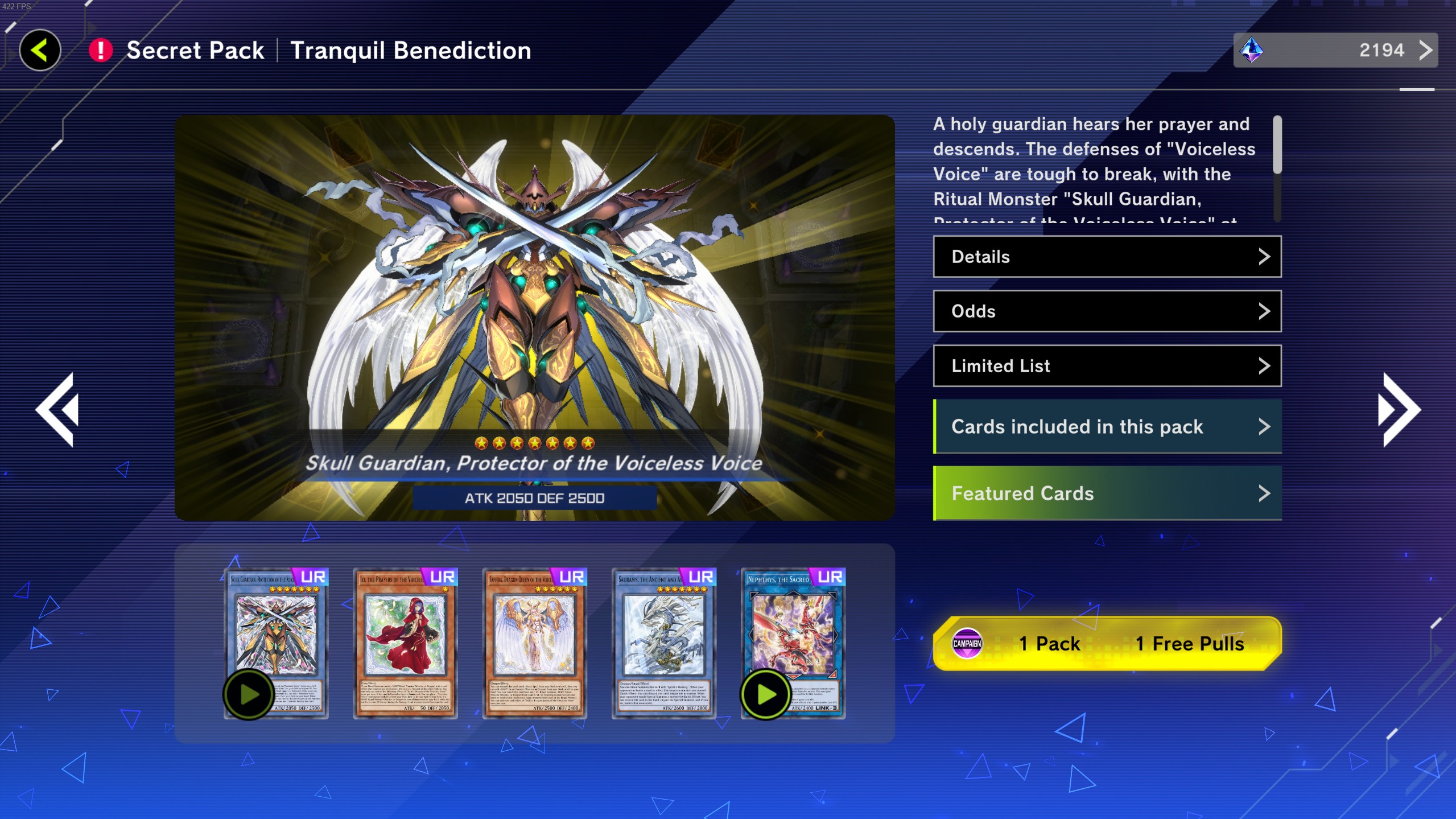The image size is (1456, 819).
Task: Show the pack Odds
Action: [x=1107, y=311]
